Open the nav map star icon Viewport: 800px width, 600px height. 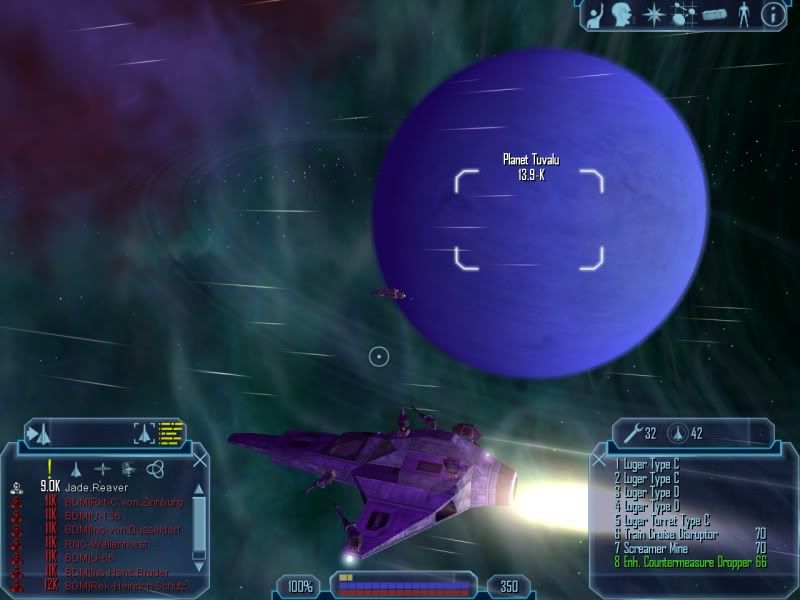click(x=652, y=14)
